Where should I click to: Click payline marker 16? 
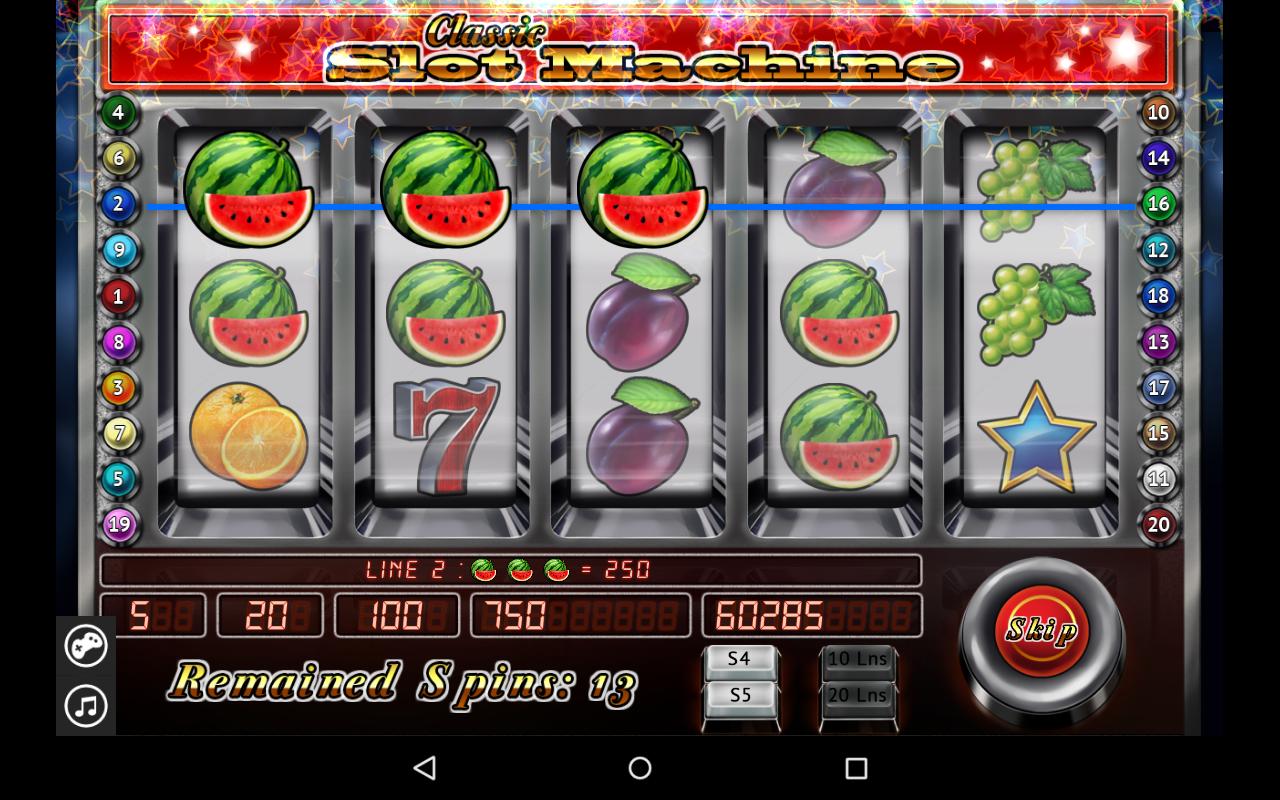(1158, 204)
